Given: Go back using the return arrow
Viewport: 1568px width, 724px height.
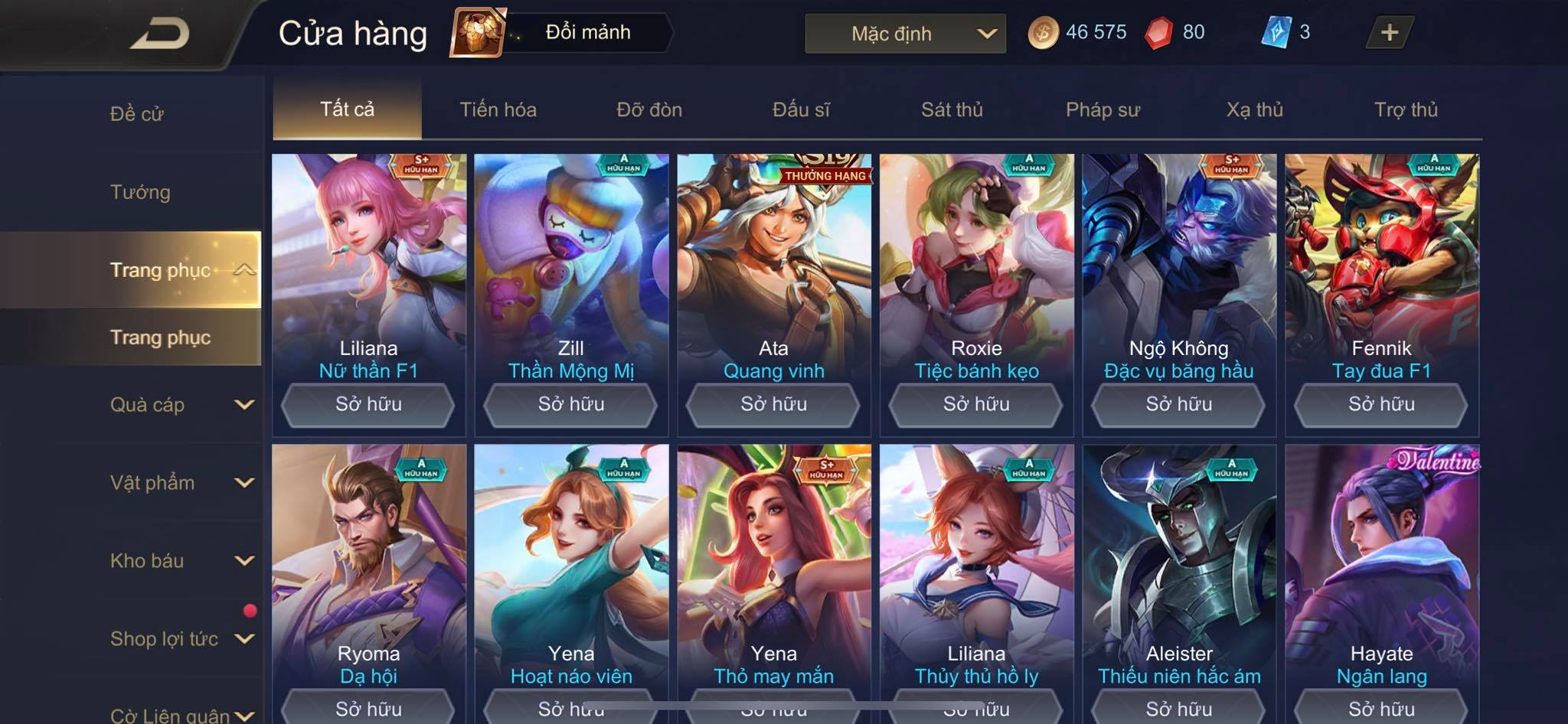Looking at the screenshot, I should pyautogui.click(x=161, y=34).
